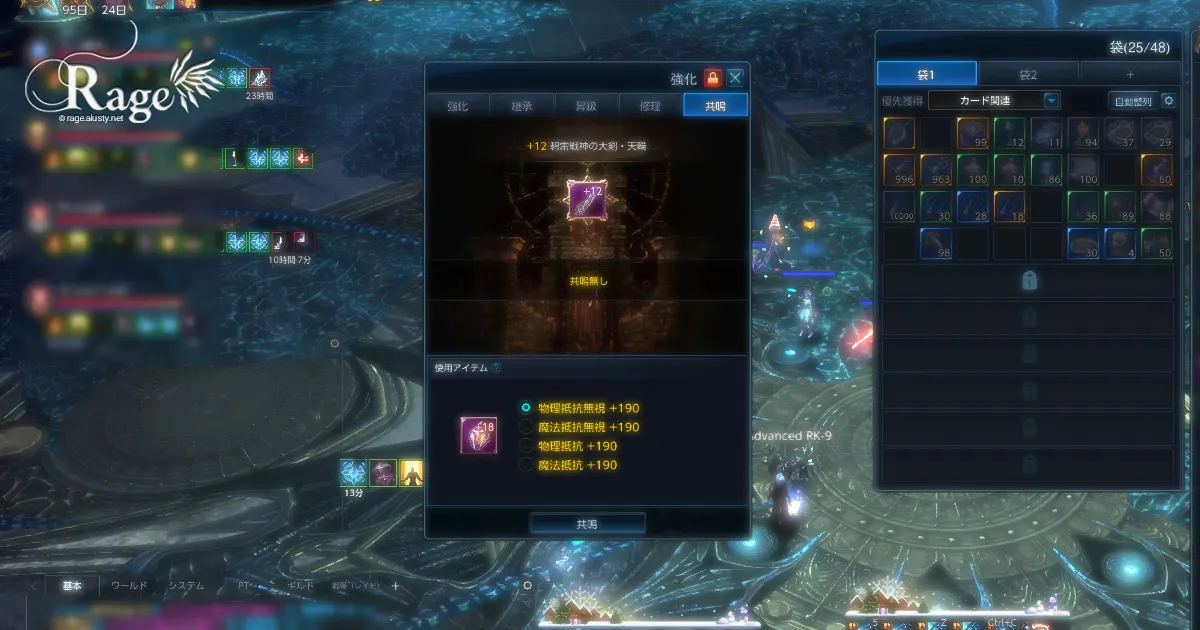Select the 物理抵抗 +190 option

point(526,446)
